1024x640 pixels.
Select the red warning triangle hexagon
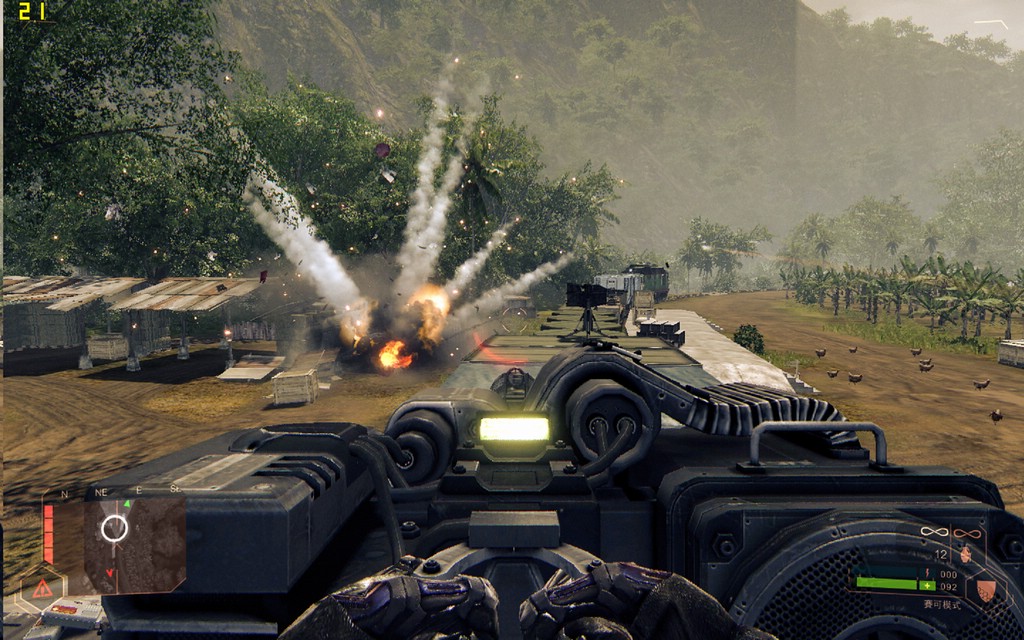click(x=42, y=588)
